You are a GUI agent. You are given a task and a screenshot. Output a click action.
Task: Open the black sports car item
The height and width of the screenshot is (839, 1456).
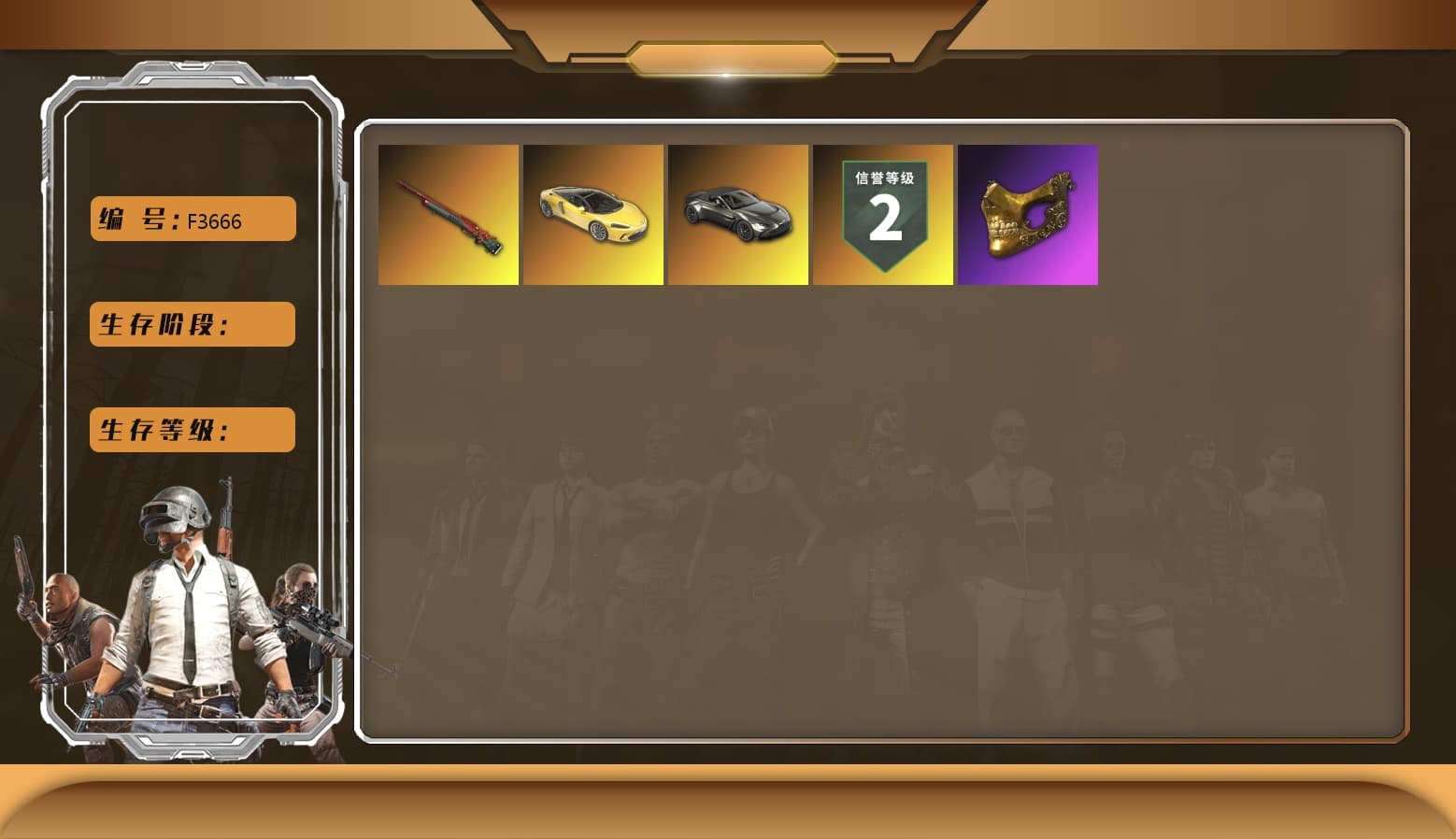(x=738, y=214)
